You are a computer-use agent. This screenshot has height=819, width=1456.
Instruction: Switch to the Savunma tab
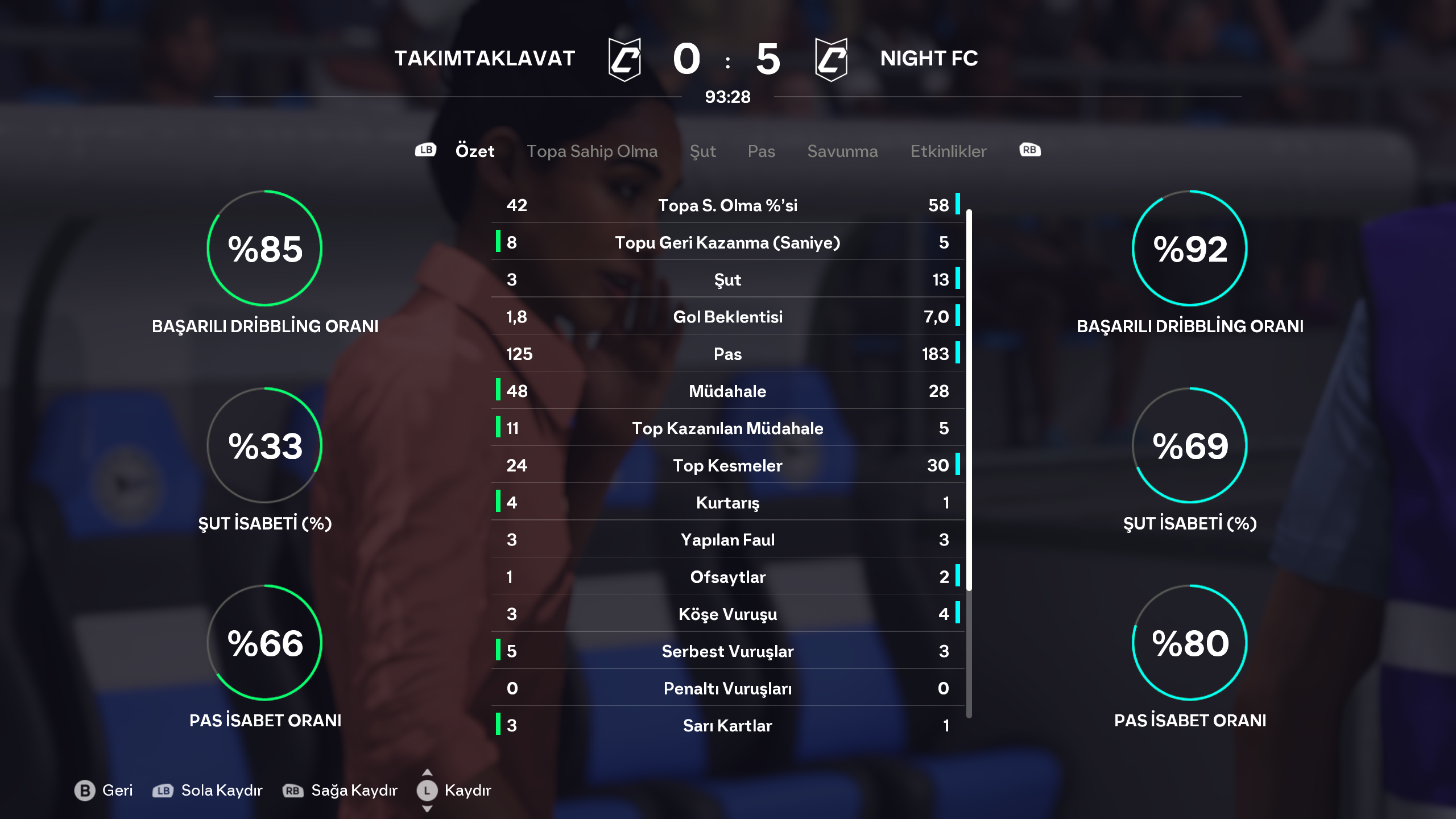coord(842,151)
